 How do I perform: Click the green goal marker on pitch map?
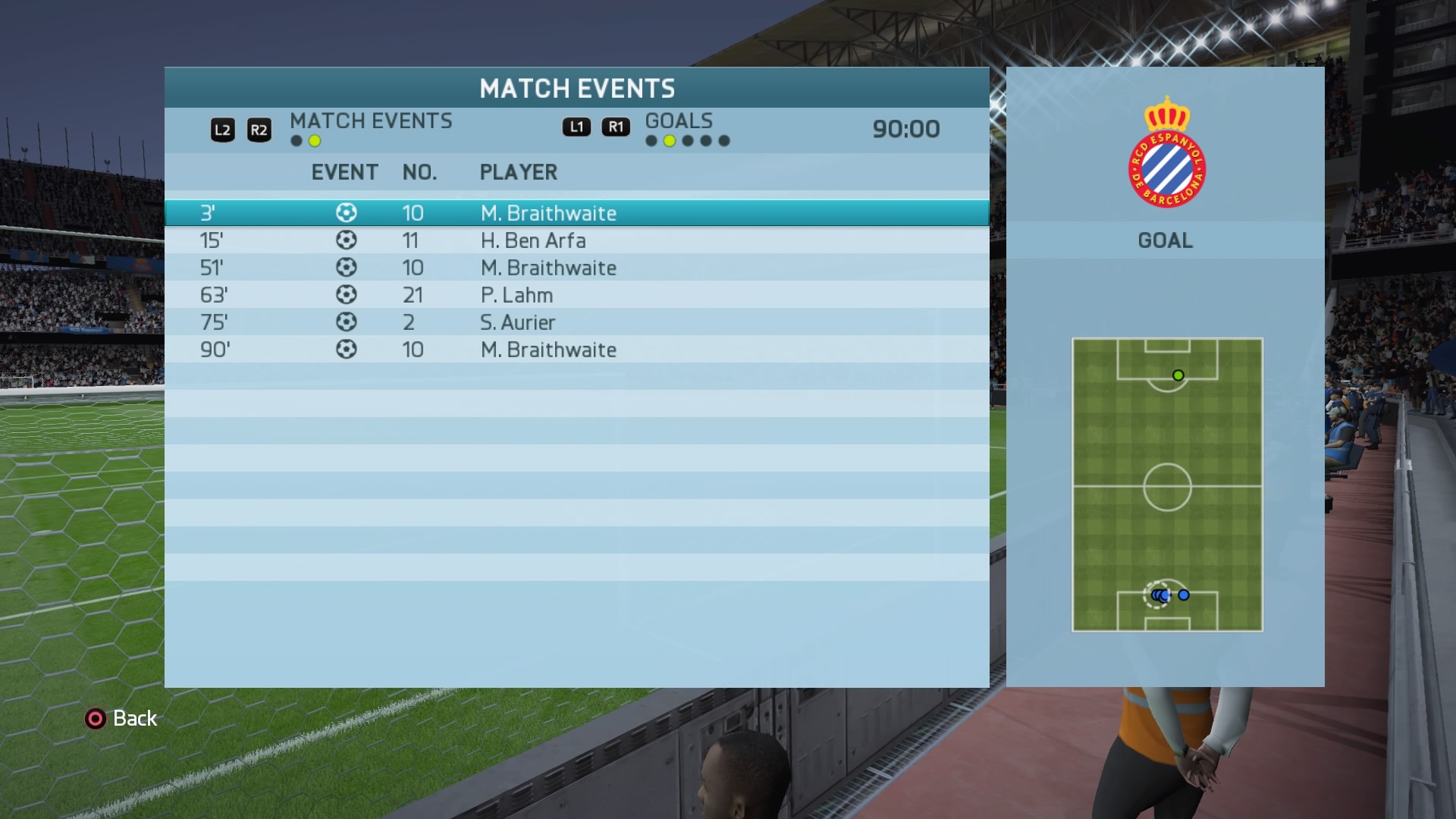point(1178,375)
